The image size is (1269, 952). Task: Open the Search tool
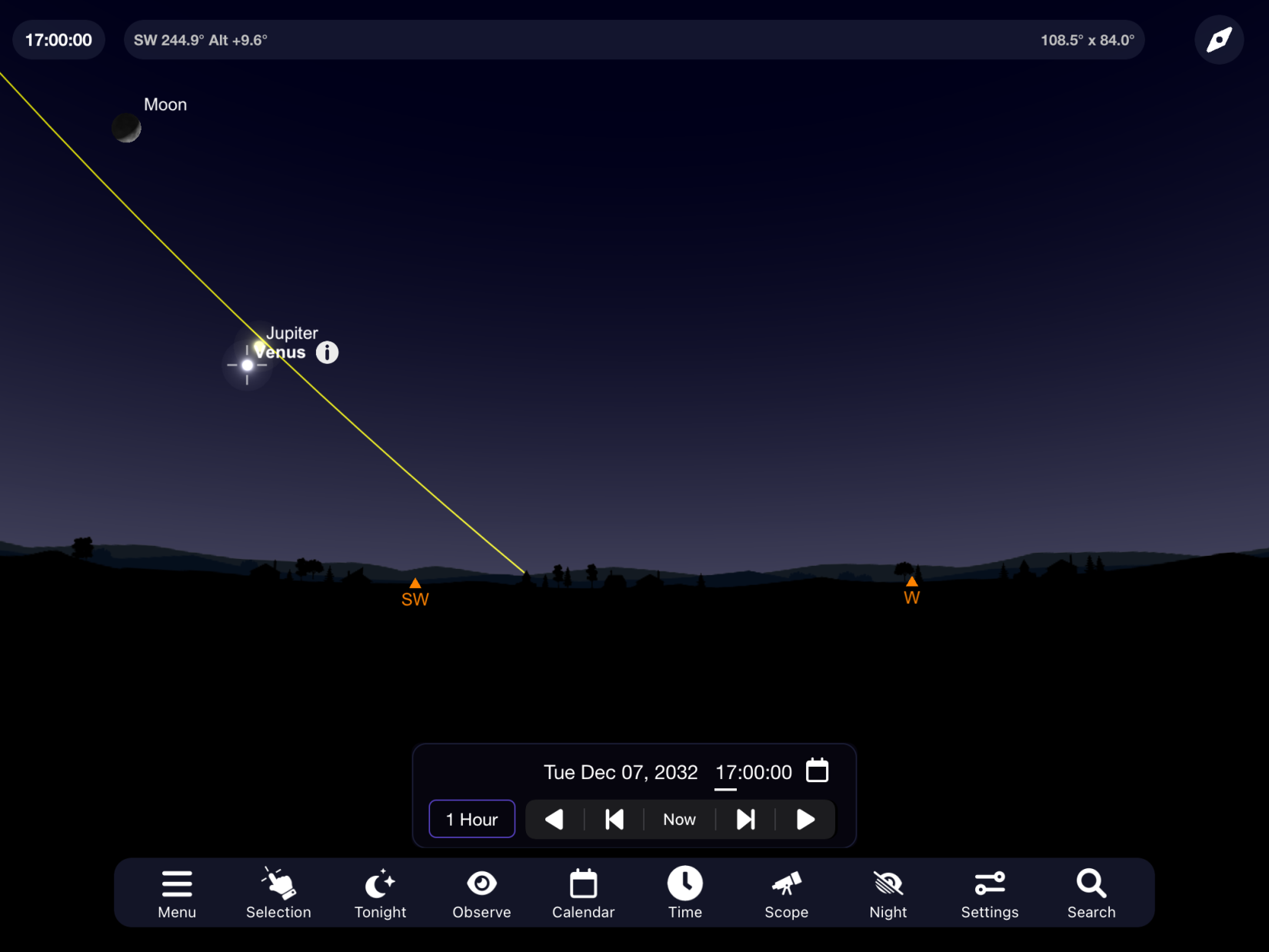pos(1091,893)
